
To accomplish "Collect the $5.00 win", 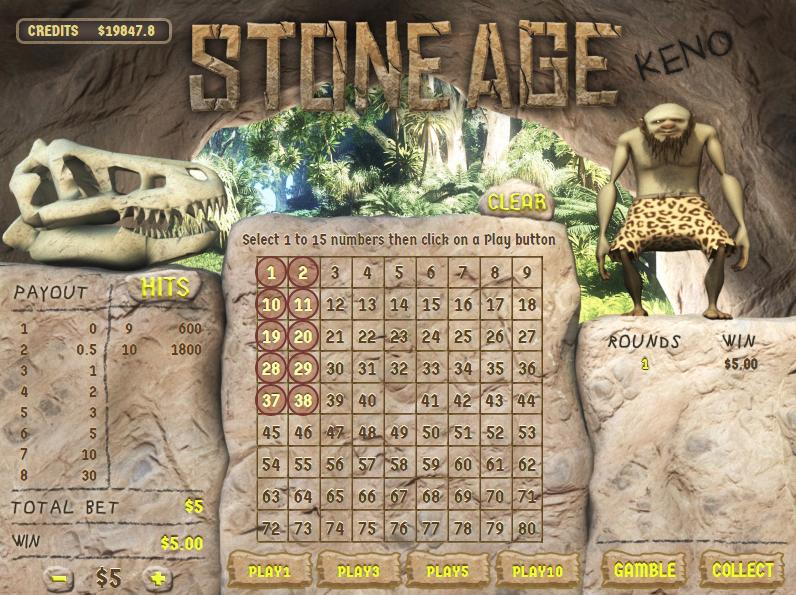I will [x=742, y=570].
